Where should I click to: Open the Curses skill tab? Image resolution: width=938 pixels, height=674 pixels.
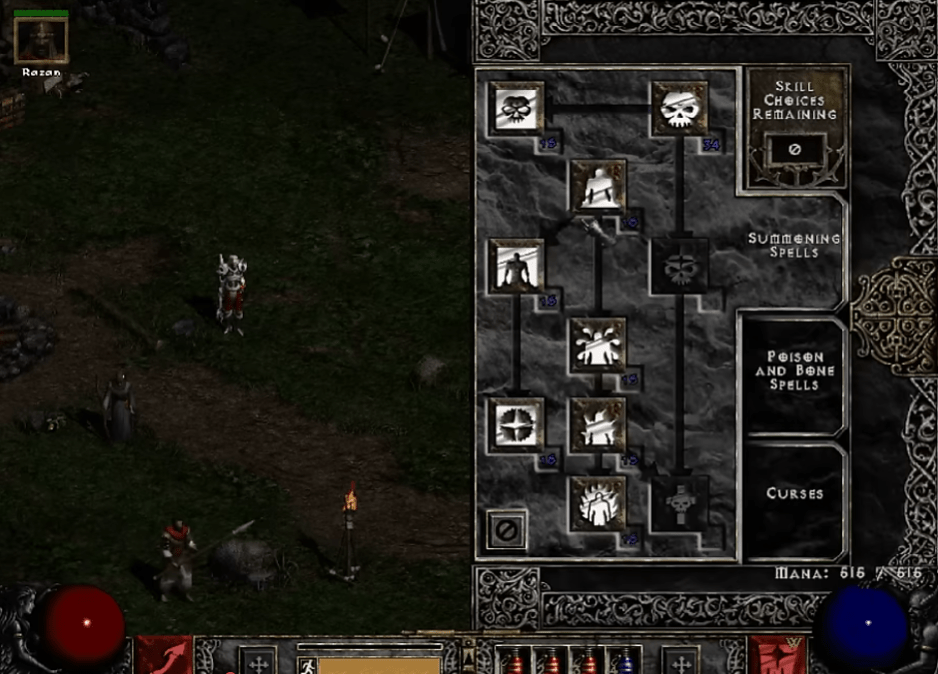click(794, 494)
